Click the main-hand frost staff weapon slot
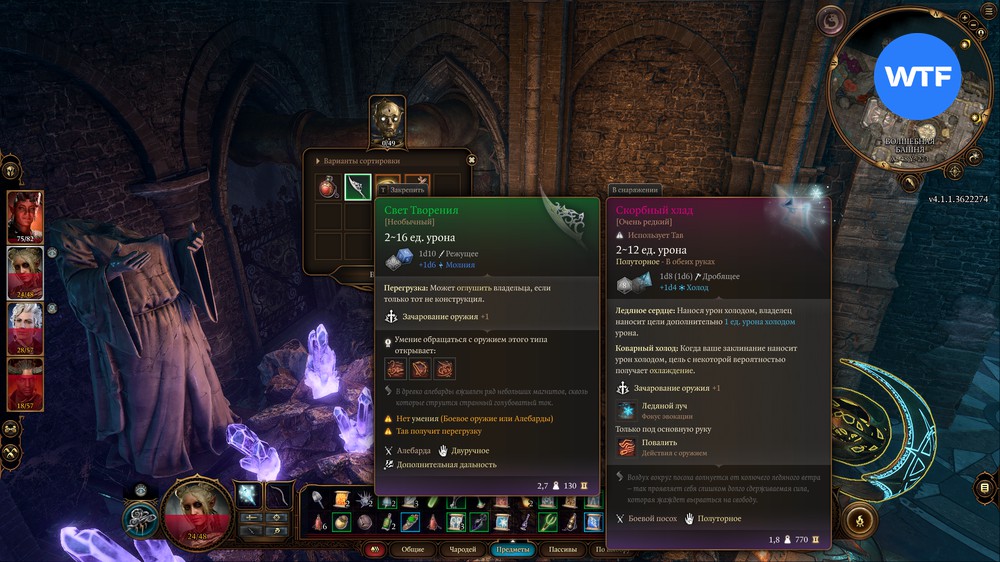Image resolution: width=1000 pixels, height=562 pixels. (248, 495)
